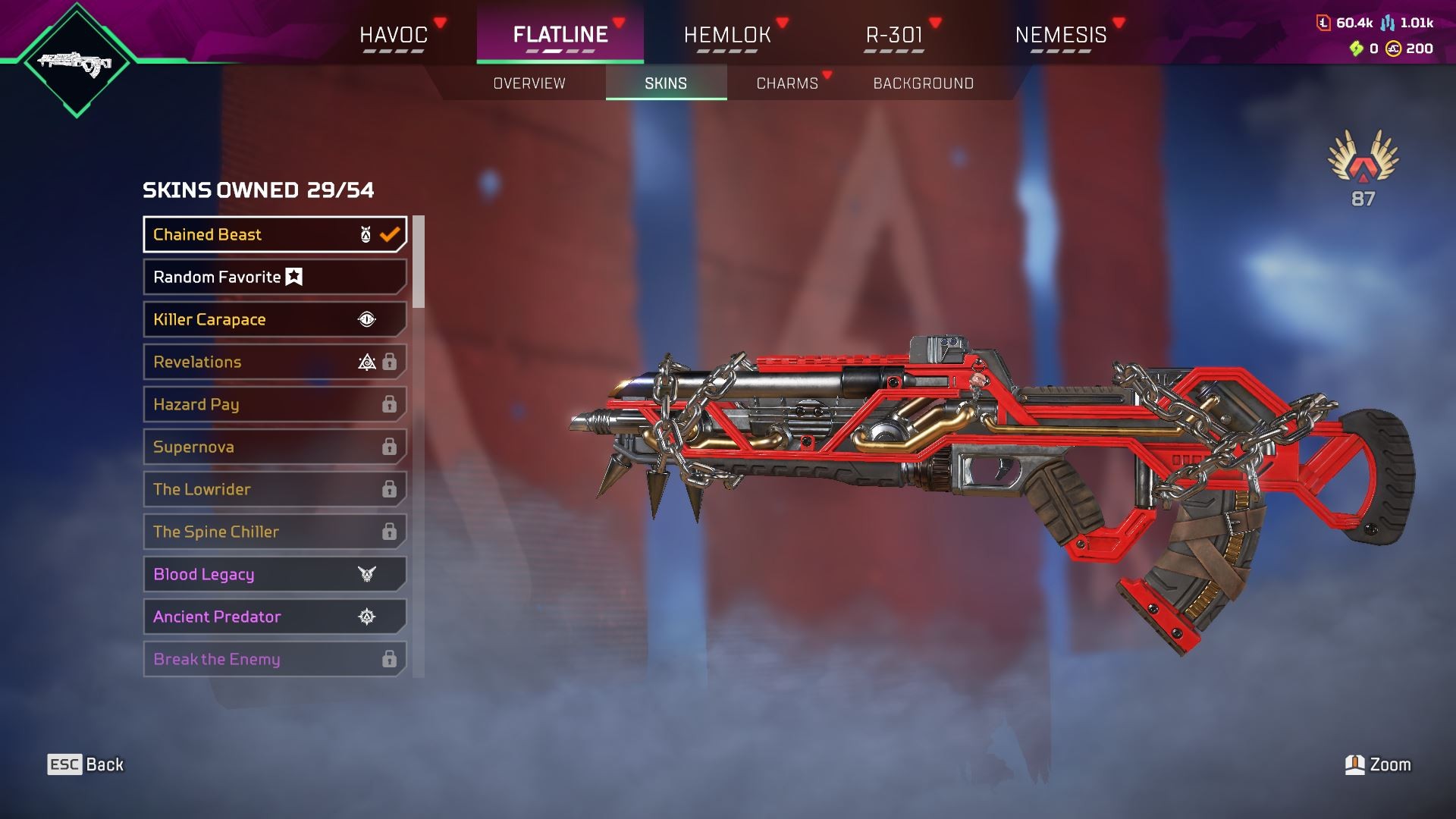This screenshot has height=819, width=1456.
Task: Go to the NEMESIS weapon tab
Action: [x=1060, y=35]
